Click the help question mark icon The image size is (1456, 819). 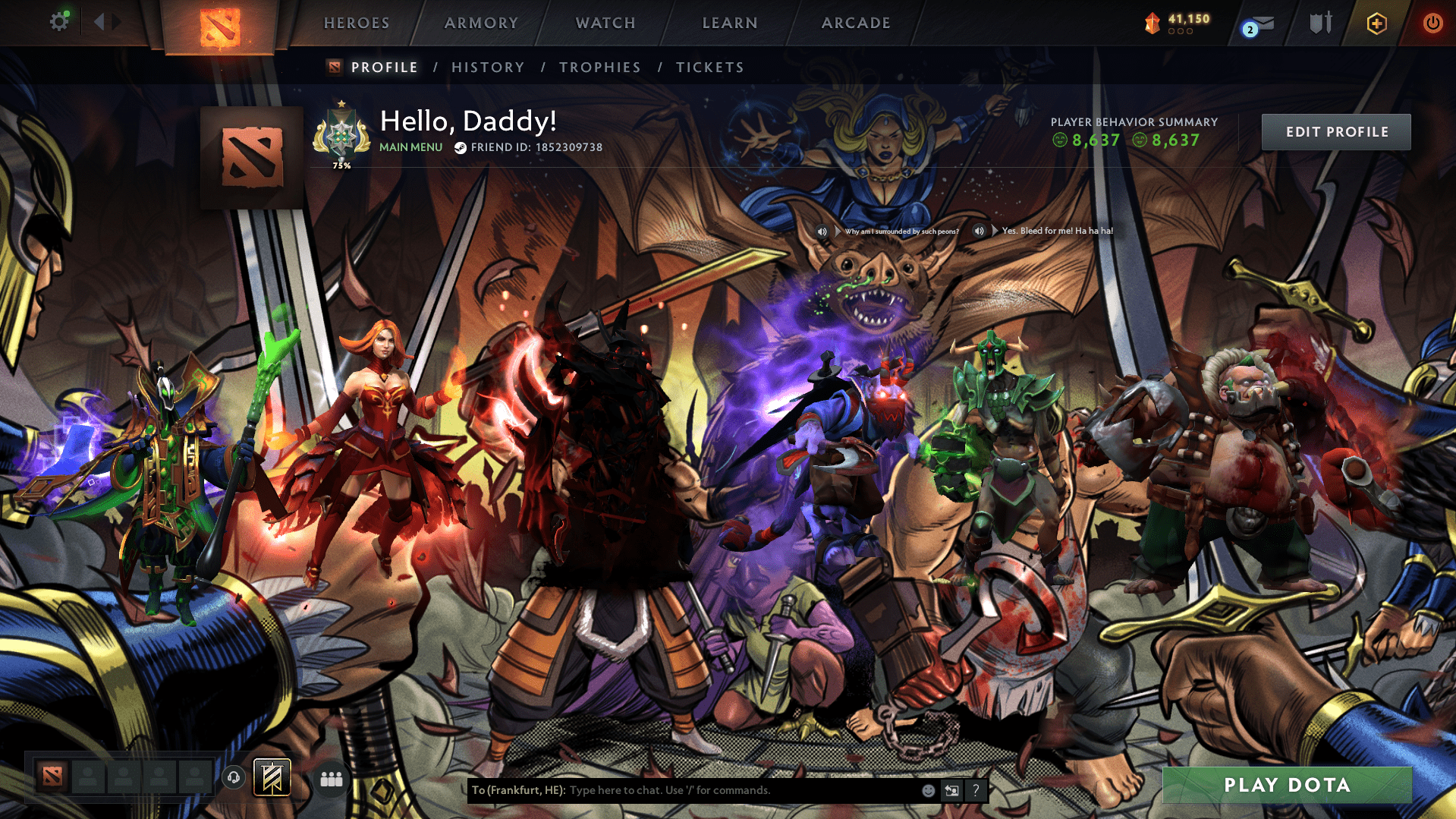click(976, 790)
